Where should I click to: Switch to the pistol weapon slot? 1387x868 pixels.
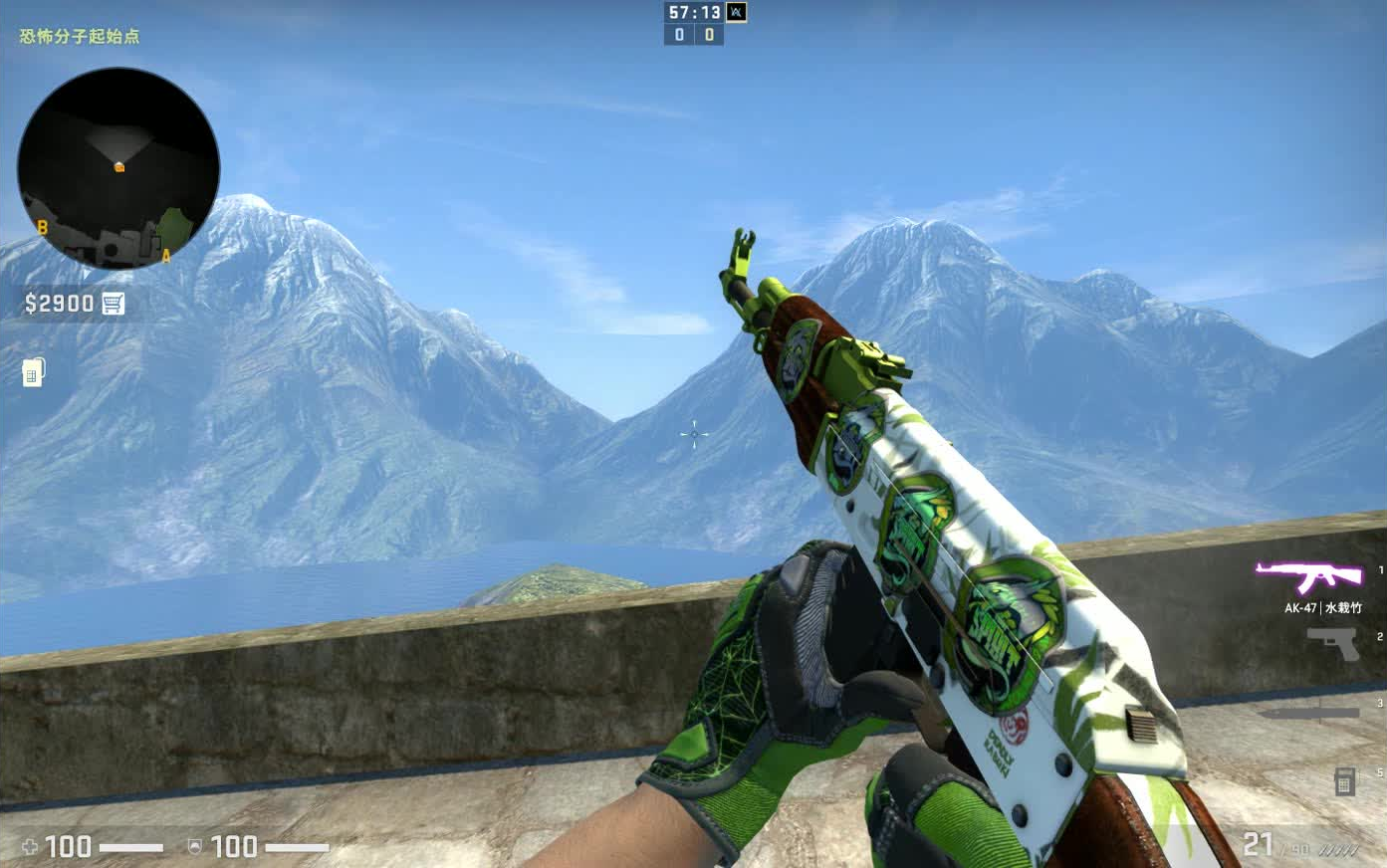pos(1333,644)
